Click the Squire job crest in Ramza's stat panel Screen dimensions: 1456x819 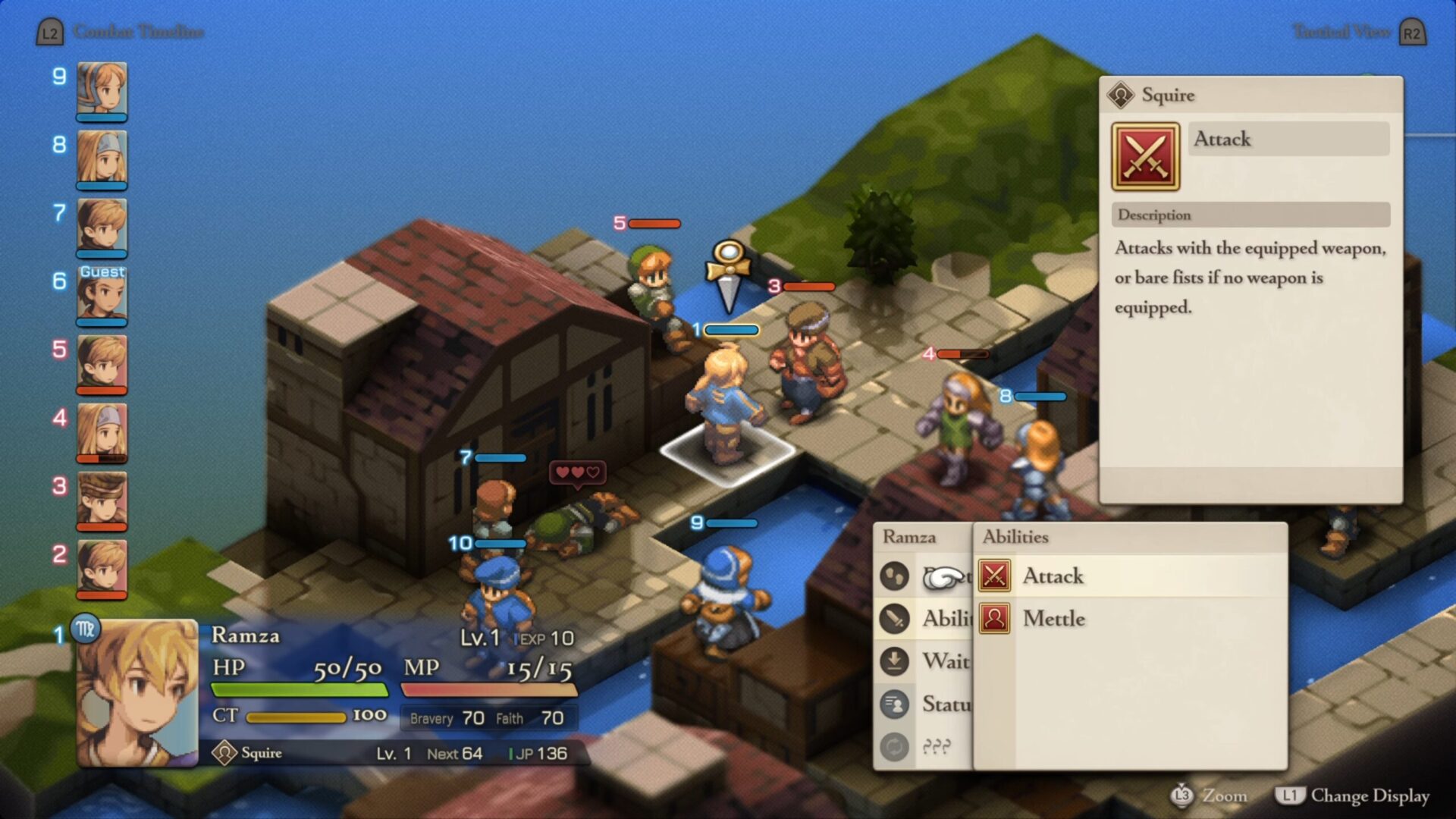point(224,753)
